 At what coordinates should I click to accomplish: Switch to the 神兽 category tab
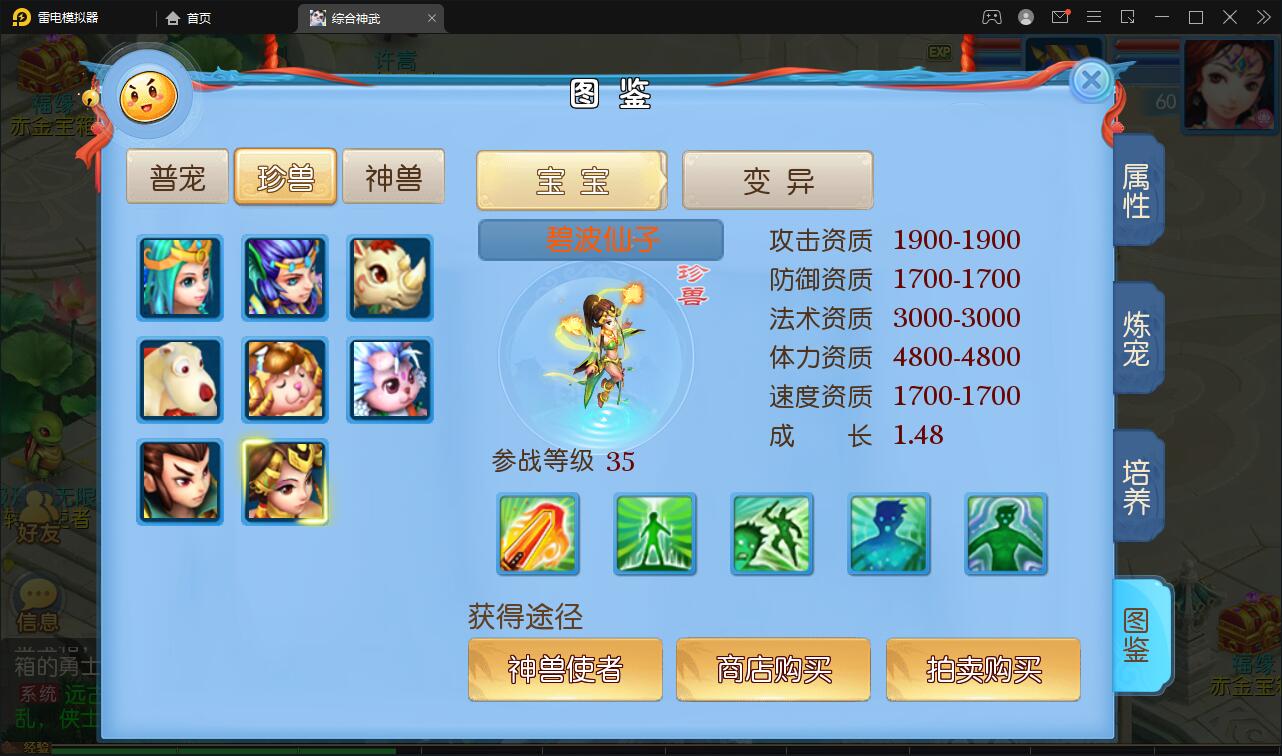coord(393,176)
